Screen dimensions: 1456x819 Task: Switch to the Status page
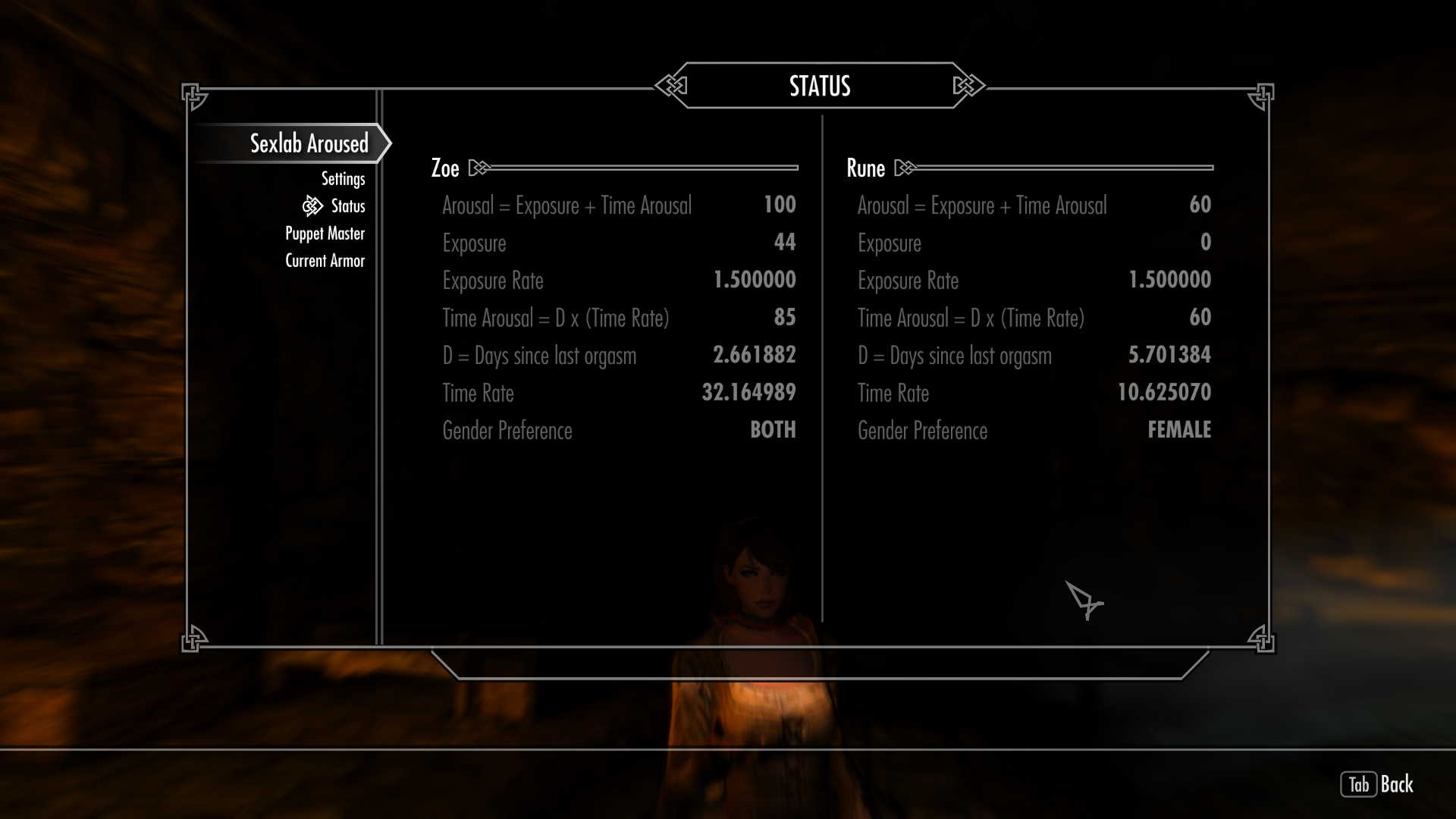pos(347,206)
